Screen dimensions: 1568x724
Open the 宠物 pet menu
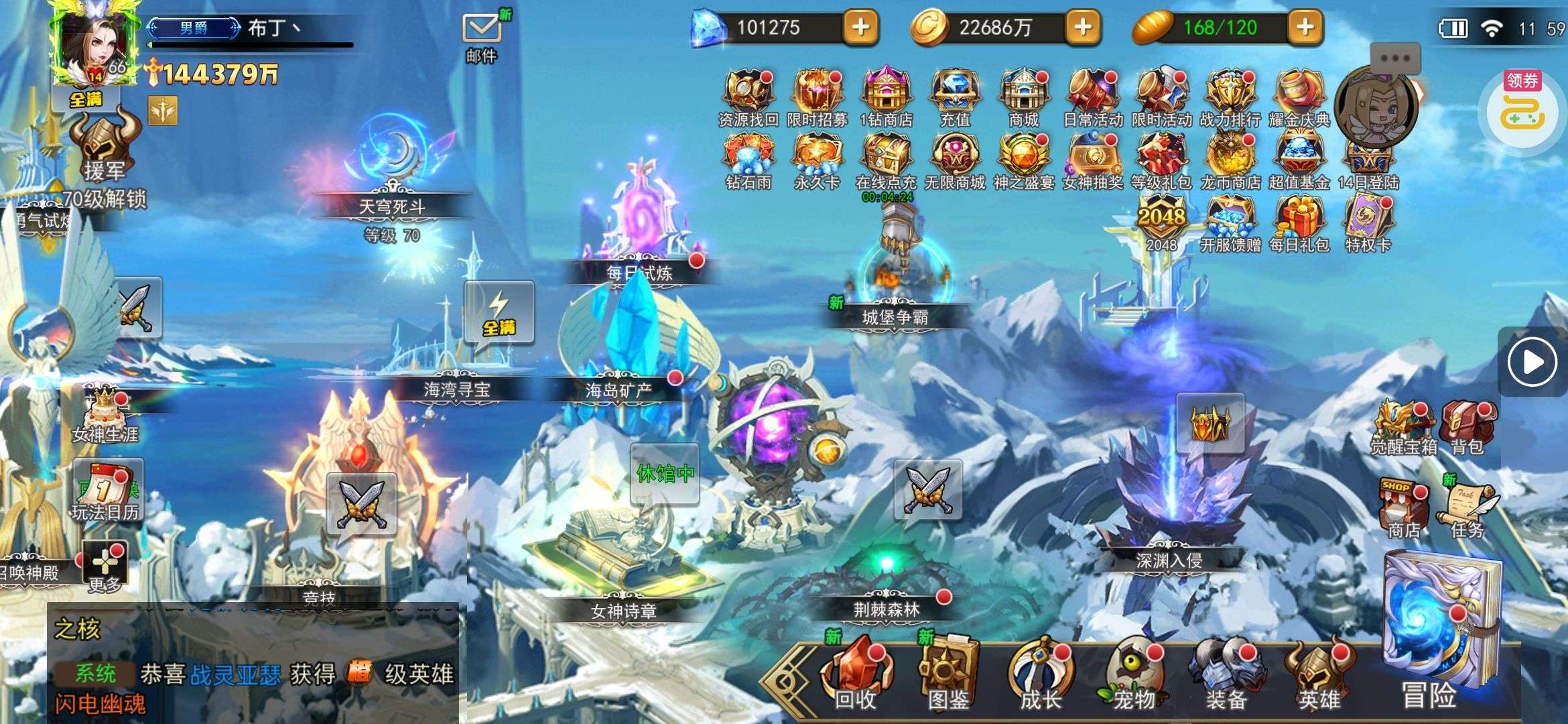pos(1134,674)
